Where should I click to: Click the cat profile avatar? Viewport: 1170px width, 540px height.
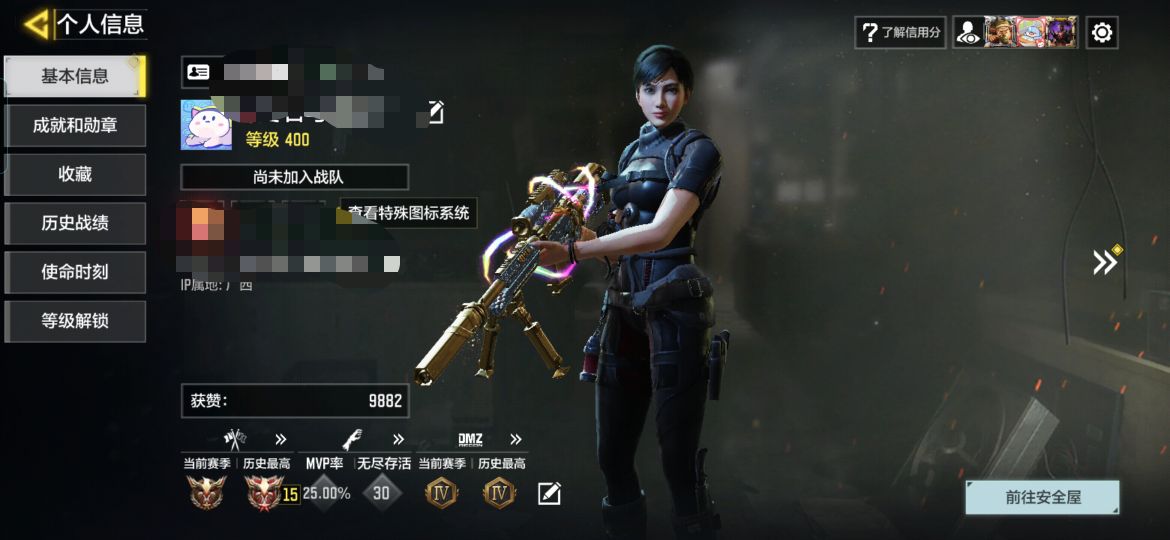[x=206, y=125]
